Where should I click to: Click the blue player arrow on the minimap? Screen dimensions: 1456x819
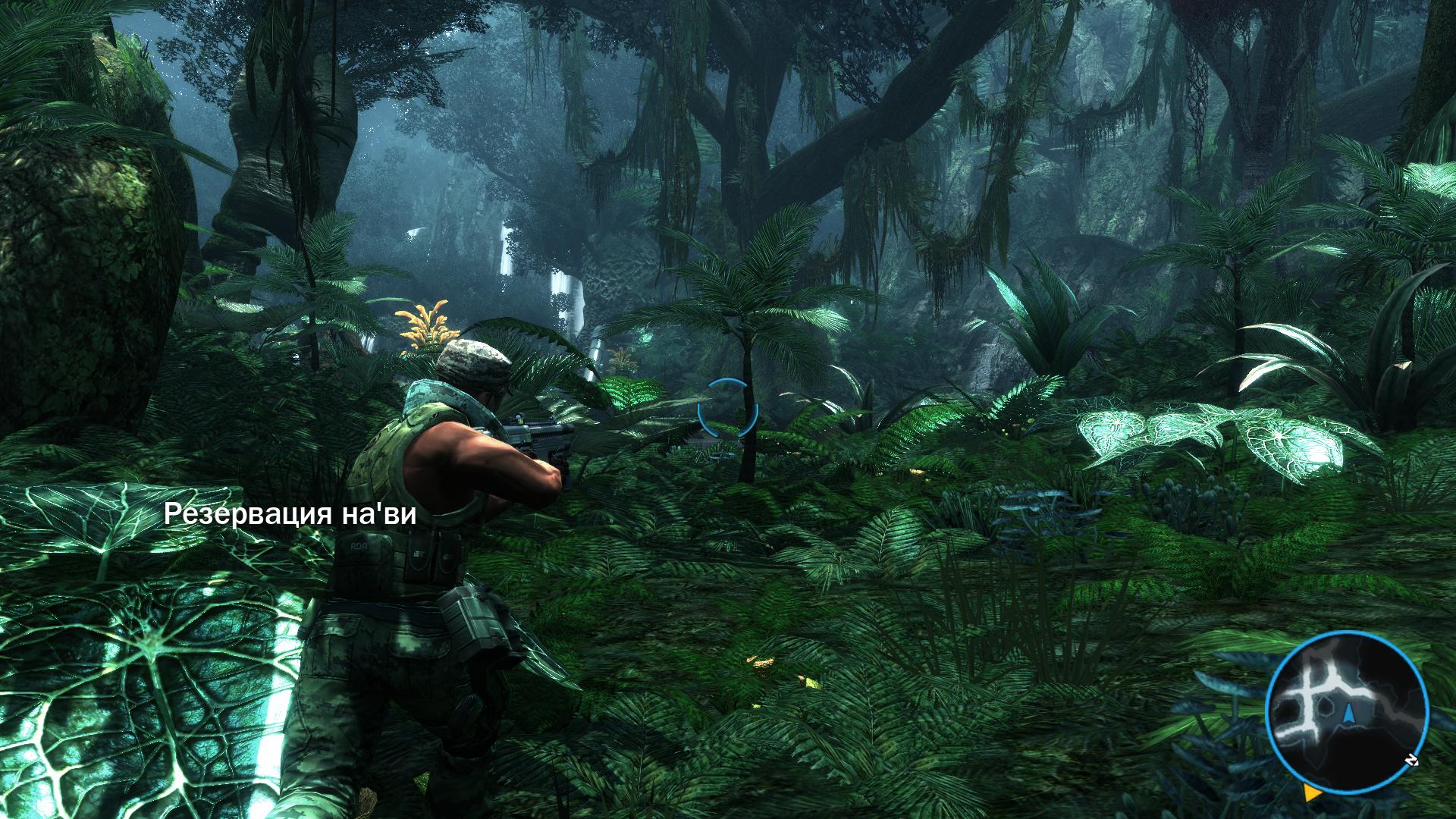[1350, 714]
